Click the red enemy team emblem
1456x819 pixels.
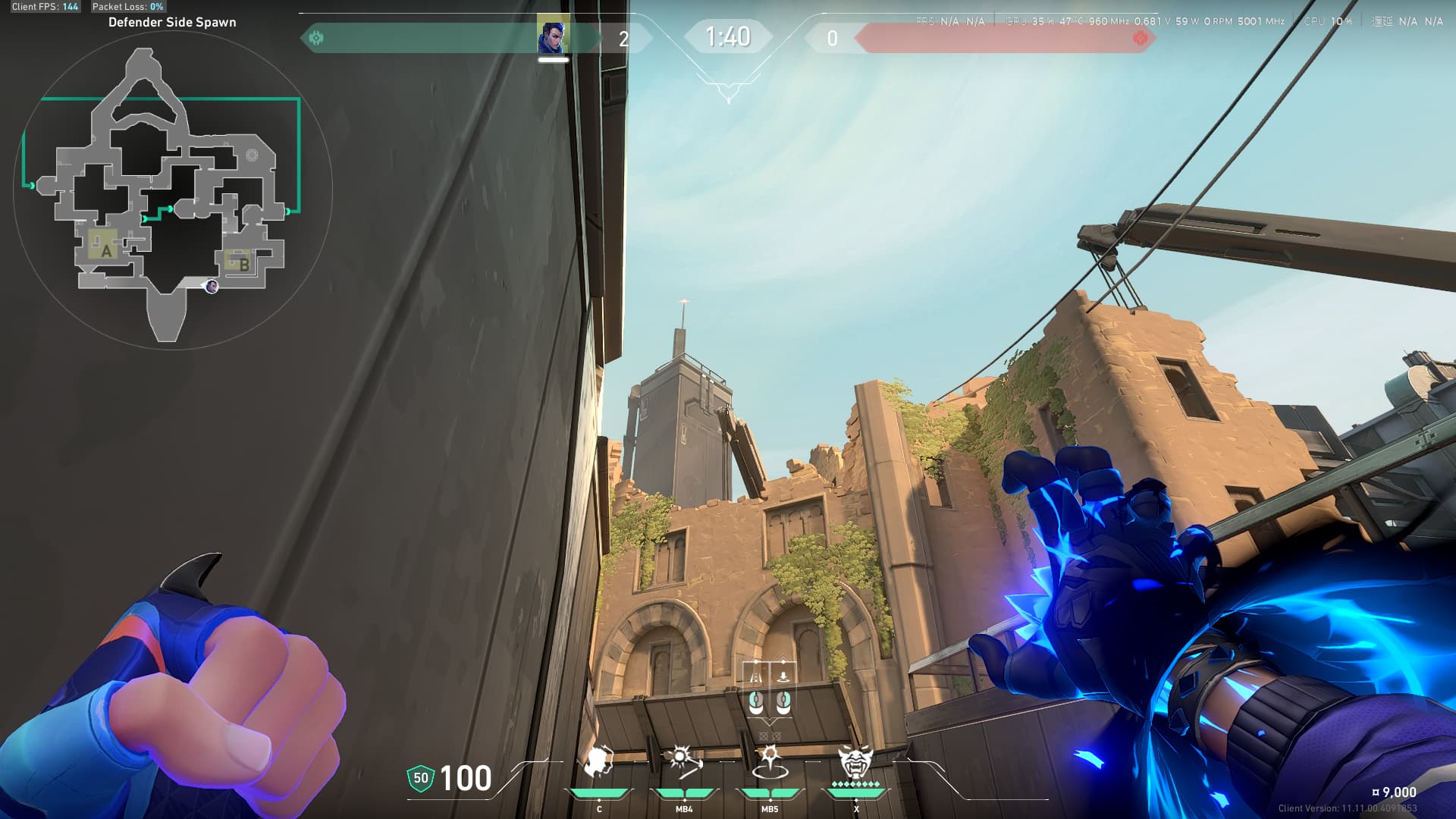coord(1139,38)
